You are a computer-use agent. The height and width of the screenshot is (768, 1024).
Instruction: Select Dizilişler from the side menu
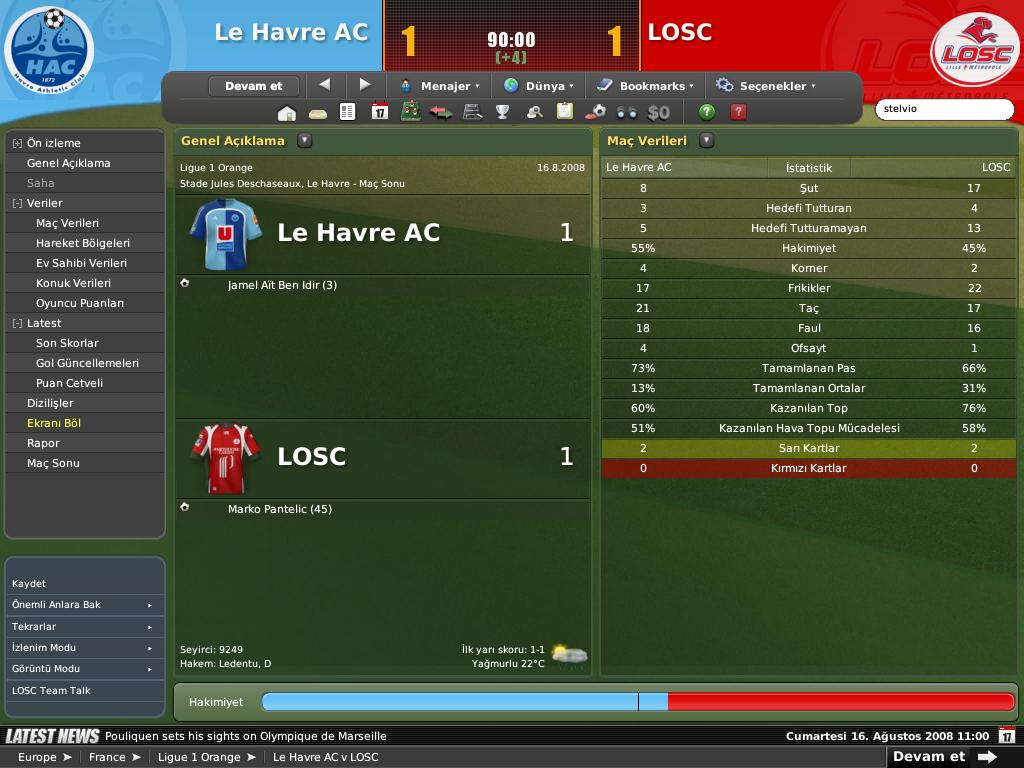tap(50, 403)
